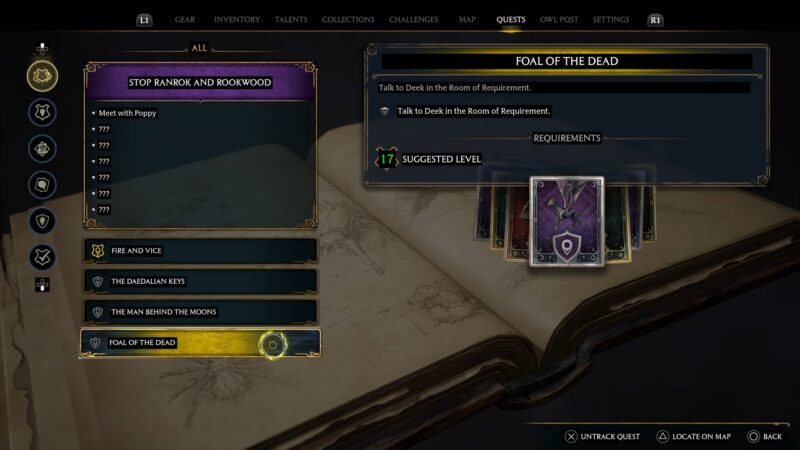Untrack the current quest
800x450 pixels.
click(x=604, y=436)
